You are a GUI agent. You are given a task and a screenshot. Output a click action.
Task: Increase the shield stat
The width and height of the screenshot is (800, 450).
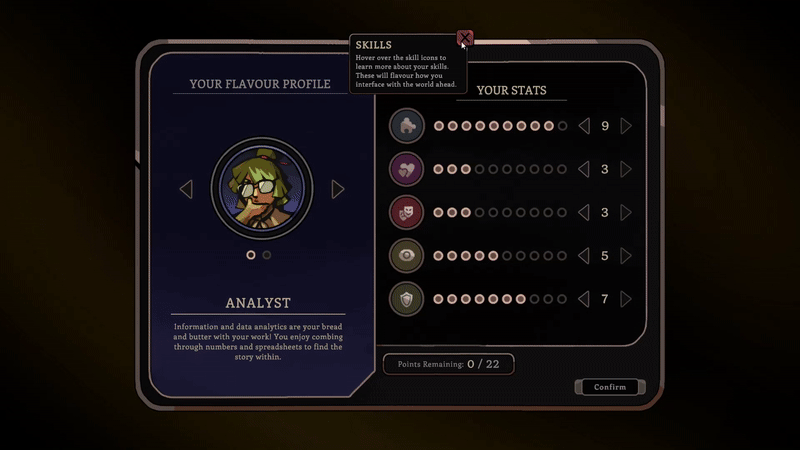626,298
